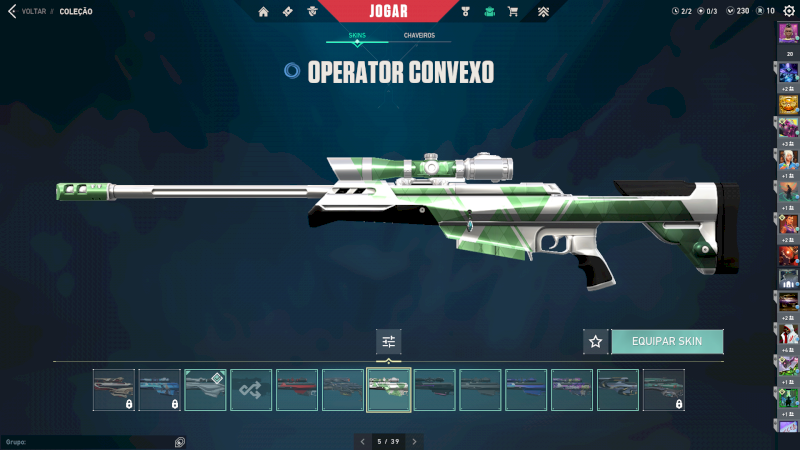
Task: Switch to the Chaveiros tab
Action: (x=419, y=36)
